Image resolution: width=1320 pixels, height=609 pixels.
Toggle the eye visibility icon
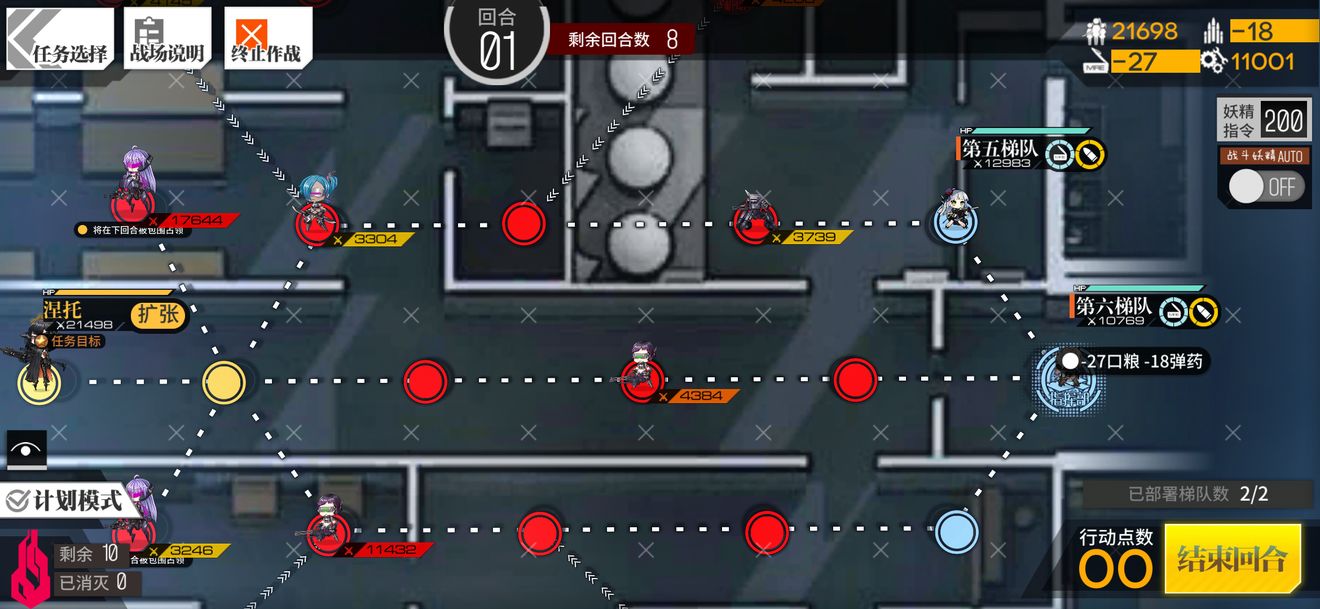(26, 450)
